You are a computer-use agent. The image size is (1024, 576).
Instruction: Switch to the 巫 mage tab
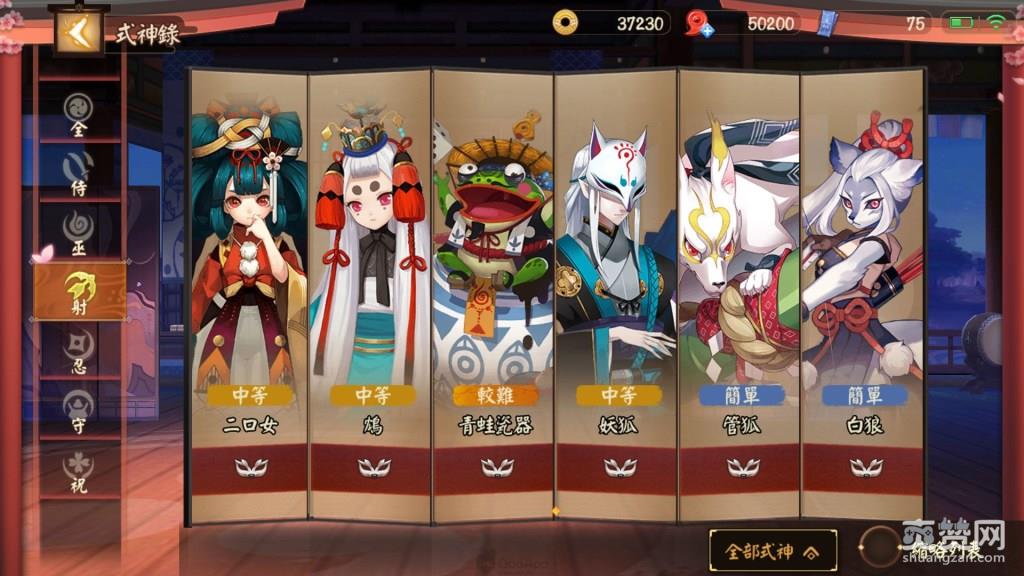coord(79,232)
